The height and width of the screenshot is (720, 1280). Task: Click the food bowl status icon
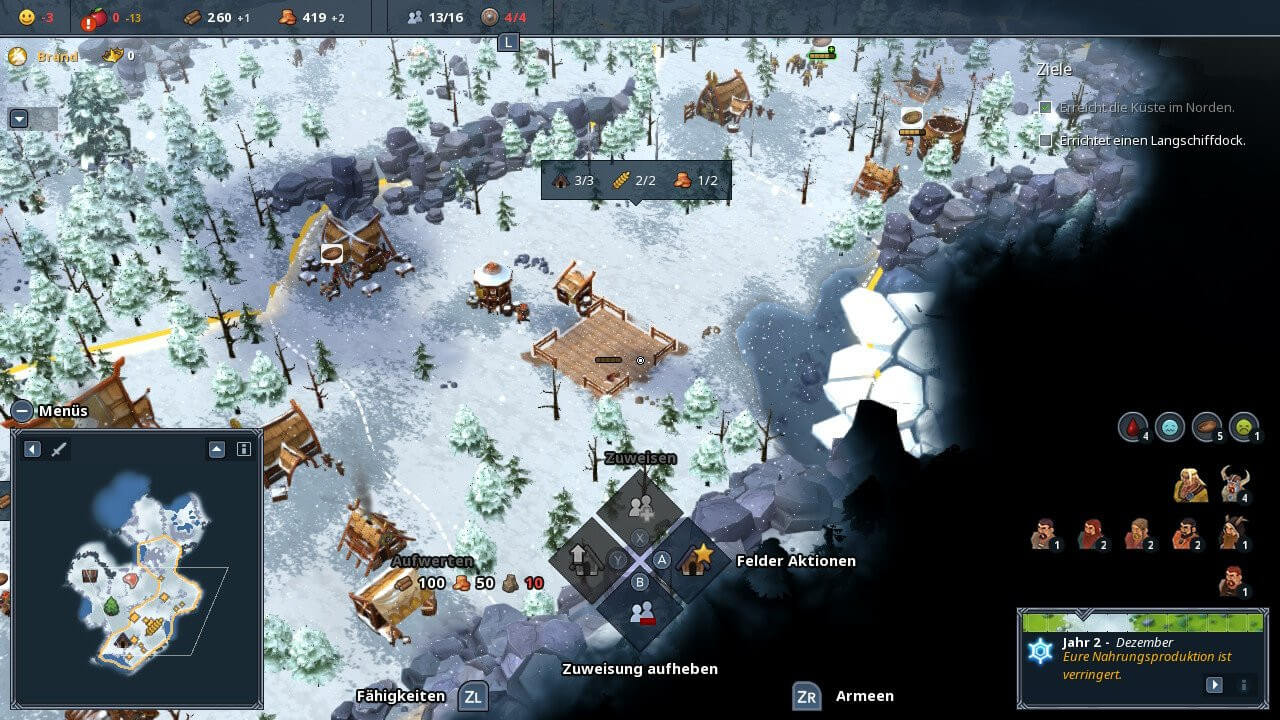pyautogui.click(x=1207, y=427)
